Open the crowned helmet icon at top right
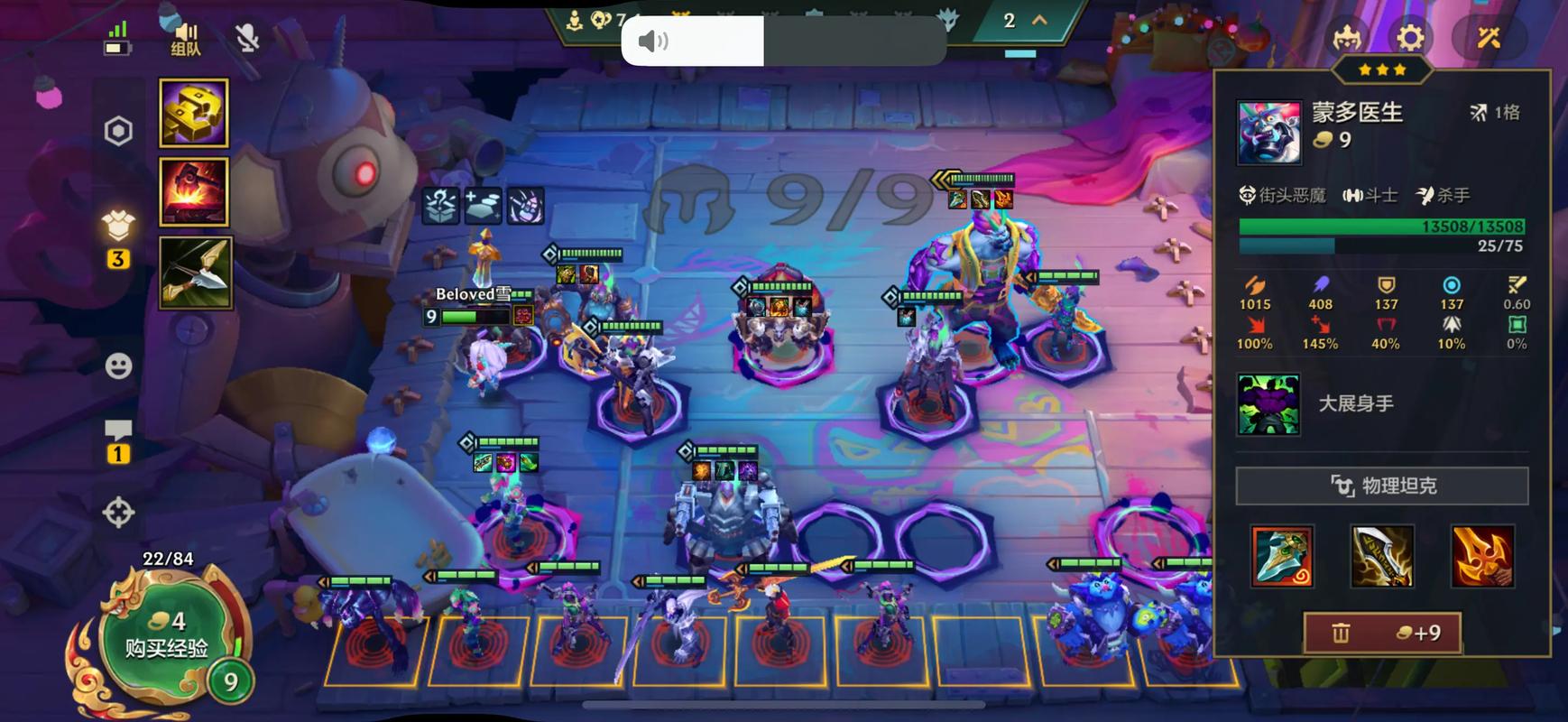Screen dimensions: 1568x722 tap(1347, 38)
